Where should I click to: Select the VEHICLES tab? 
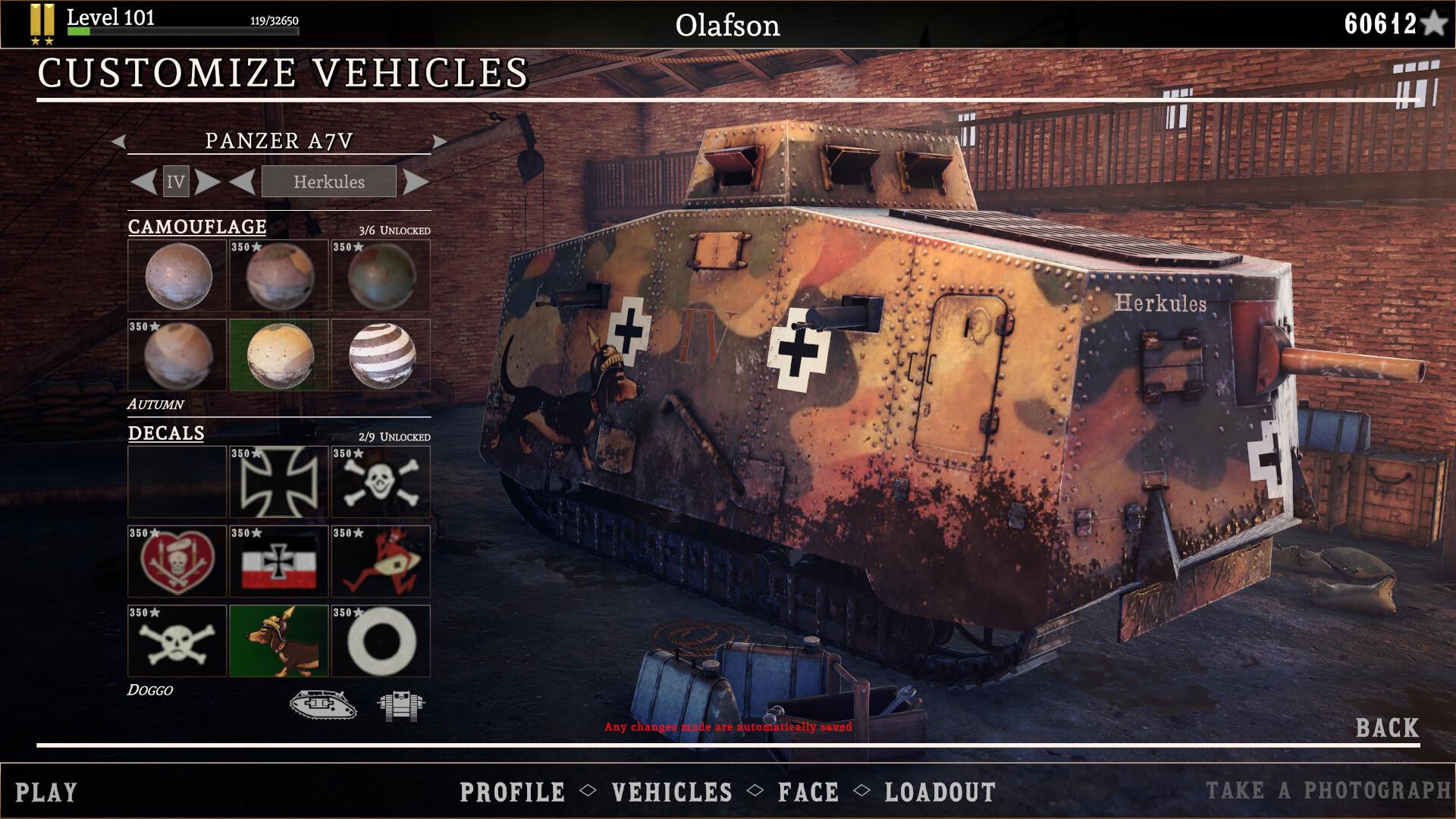672,792
